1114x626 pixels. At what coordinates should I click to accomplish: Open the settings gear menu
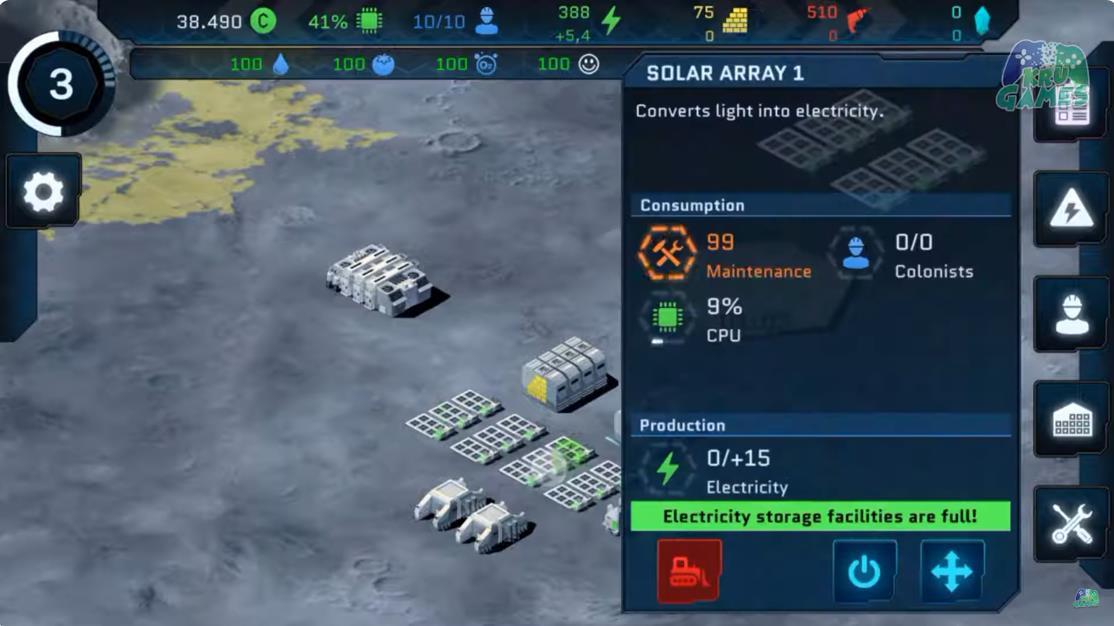click(43, 192)
